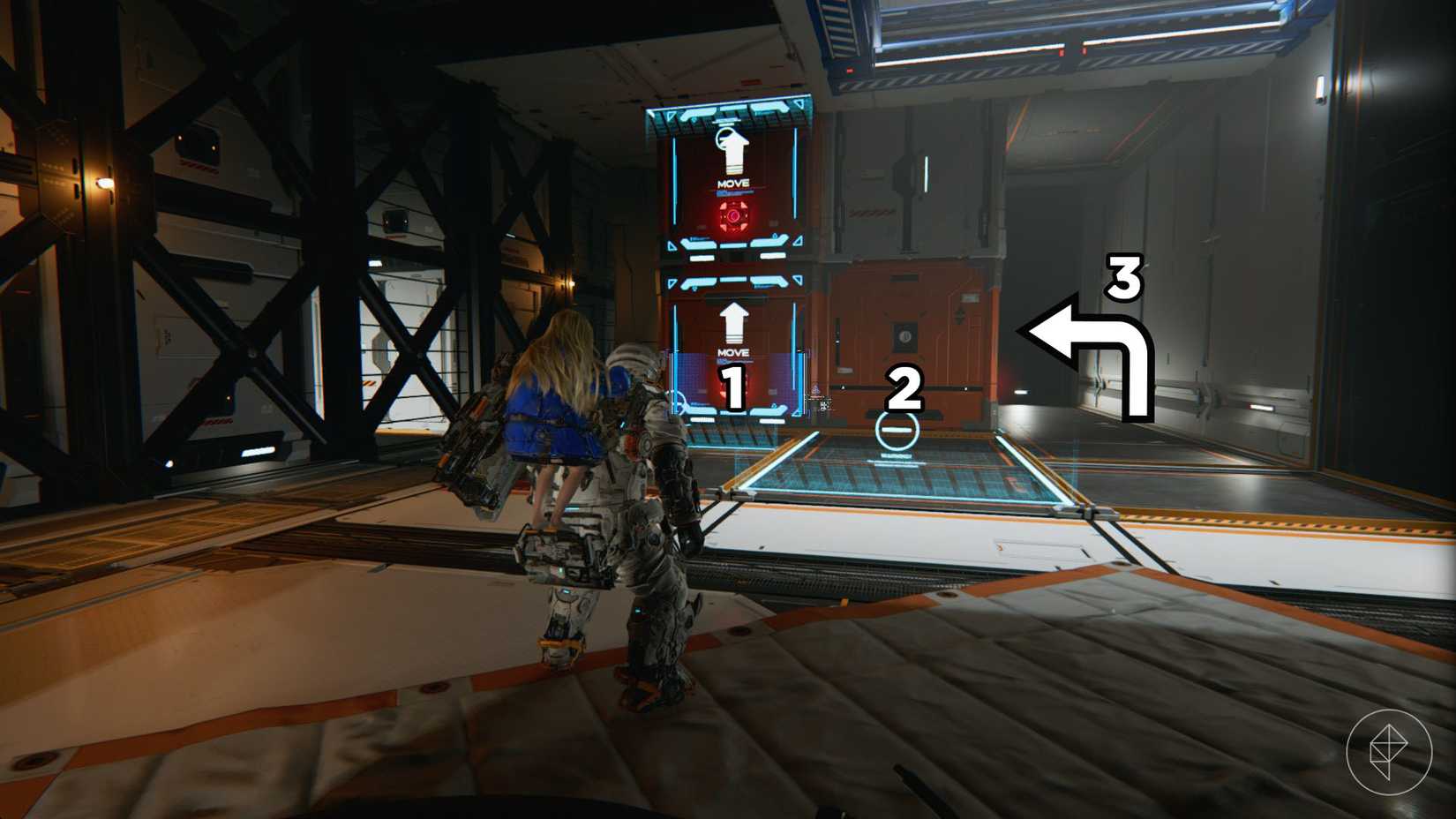The width and height of the screenshot is (1456, 819).
Task: Select the upper MOVE arrow icon
Action: coord(733,148)
